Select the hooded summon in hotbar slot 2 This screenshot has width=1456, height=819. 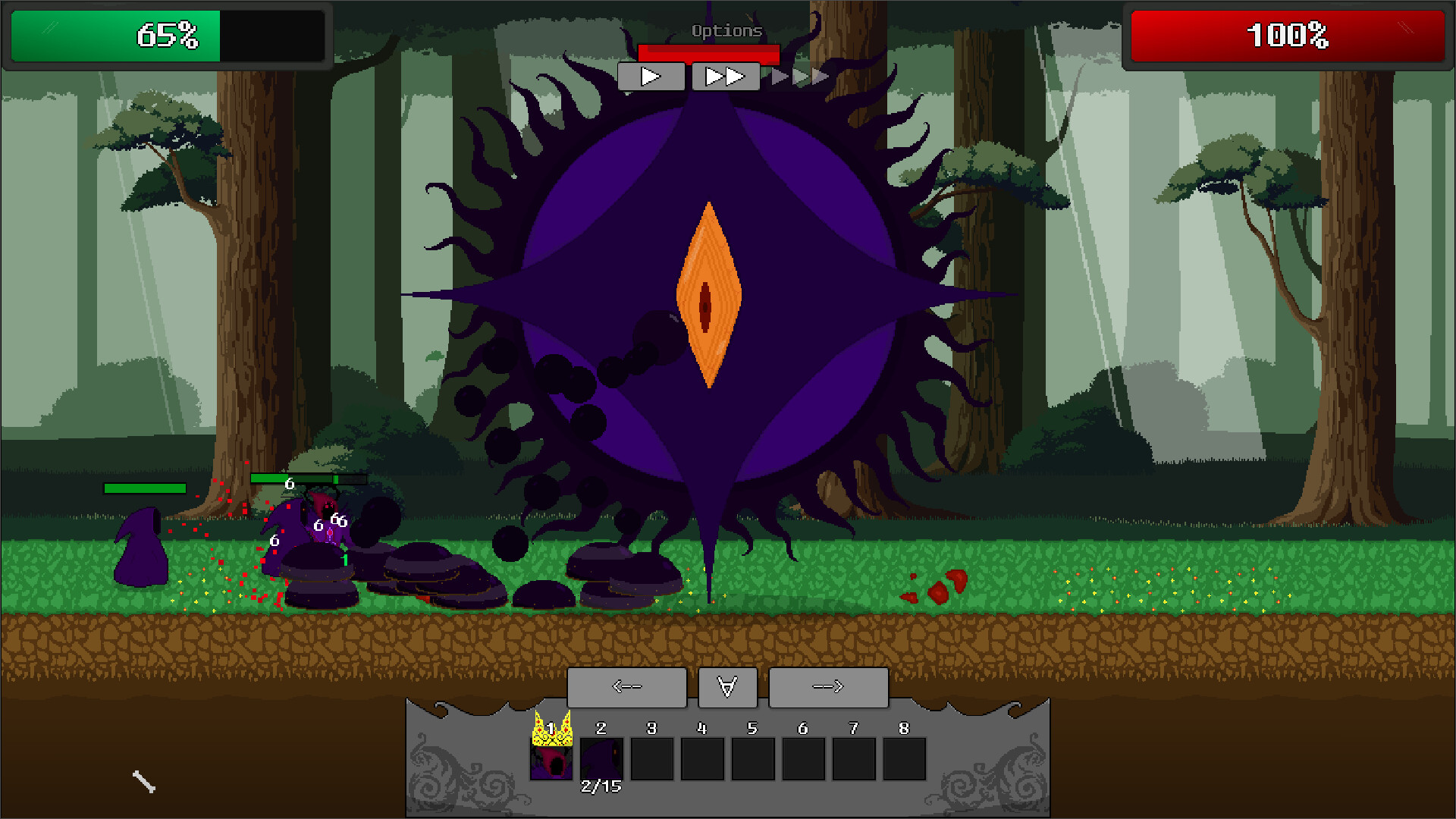(x=600, y=761)
